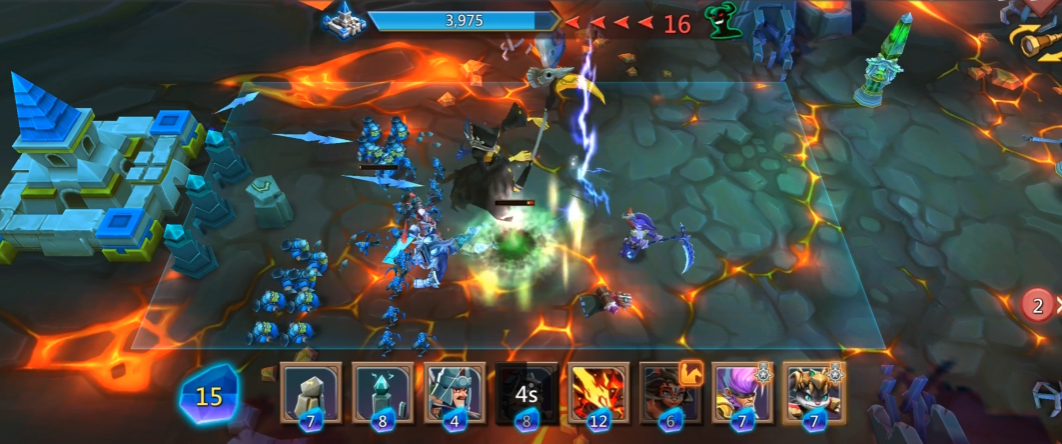Tap the red speed button labeled 2
The image size is (1062, 444).
coord(1039,304)
